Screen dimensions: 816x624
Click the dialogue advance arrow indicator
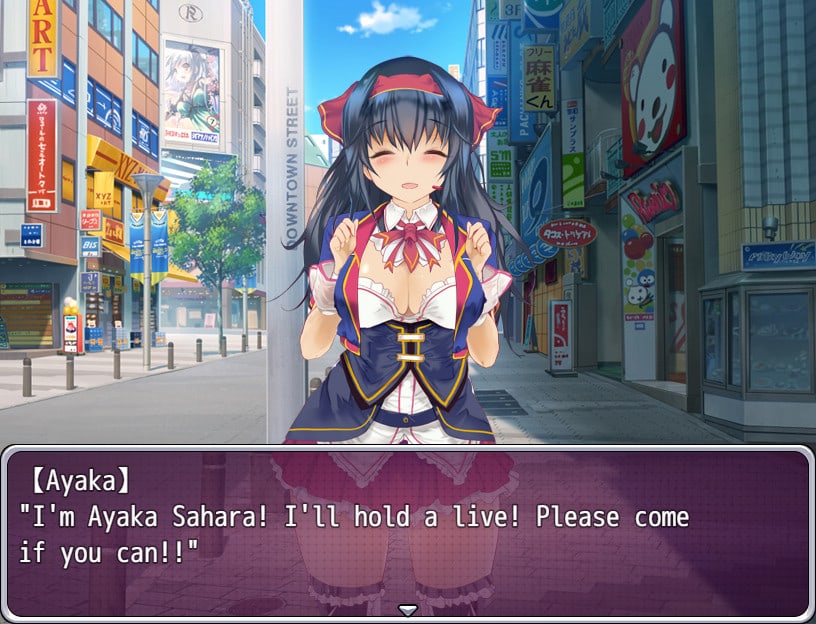[407, 610]
